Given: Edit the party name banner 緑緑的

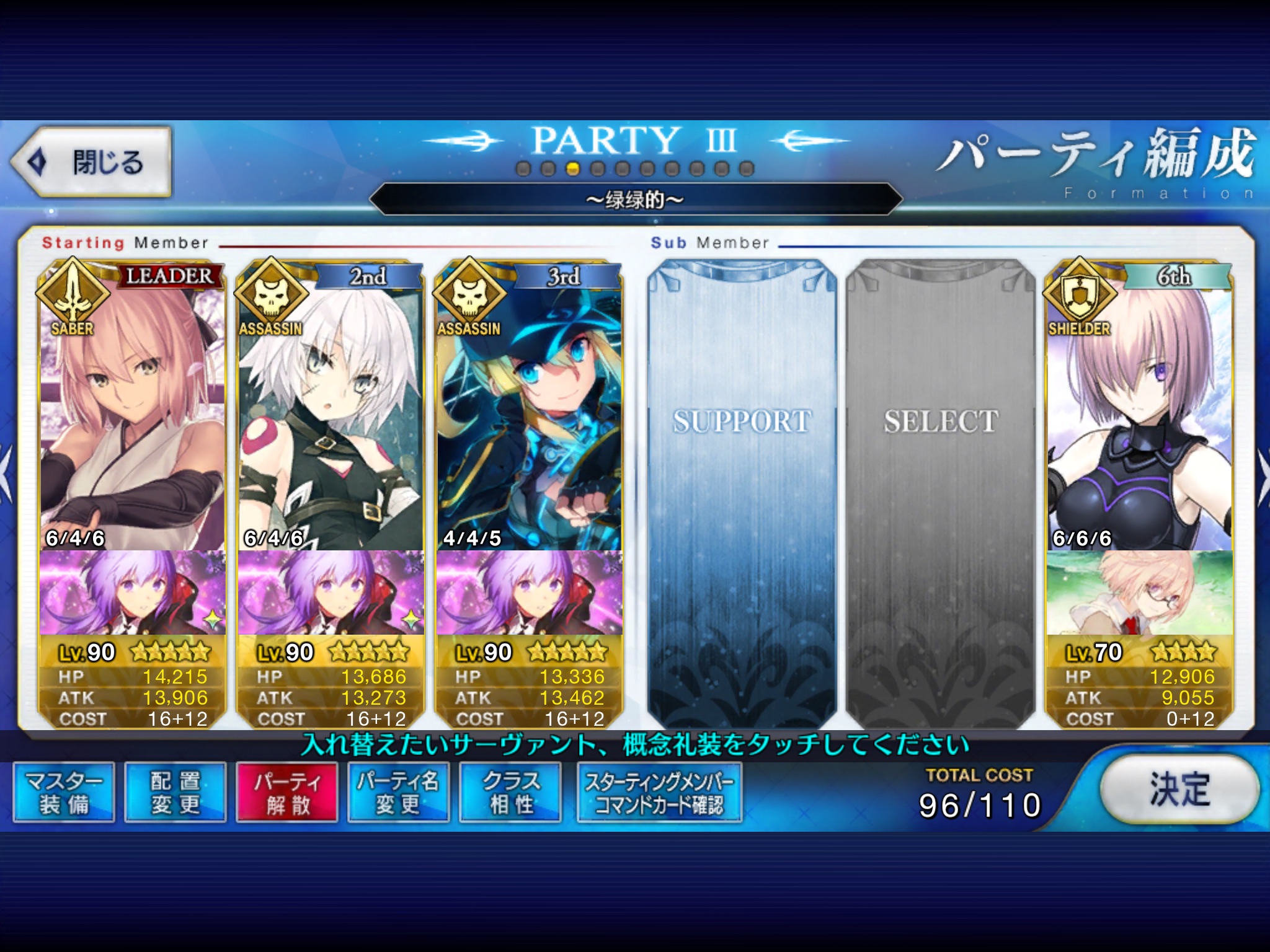Looking at the screenshot, I should [635, 200].
